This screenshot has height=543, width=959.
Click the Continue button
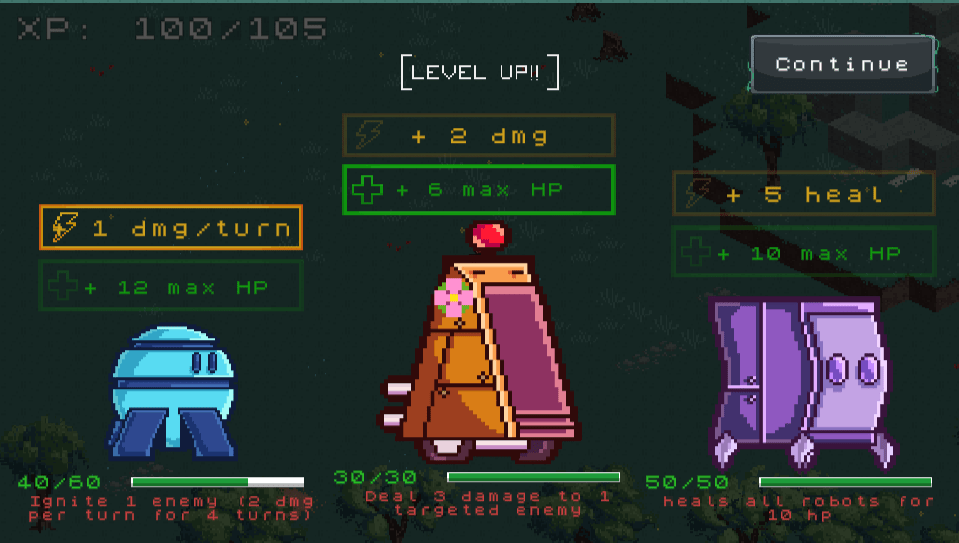tap(843, 64)
